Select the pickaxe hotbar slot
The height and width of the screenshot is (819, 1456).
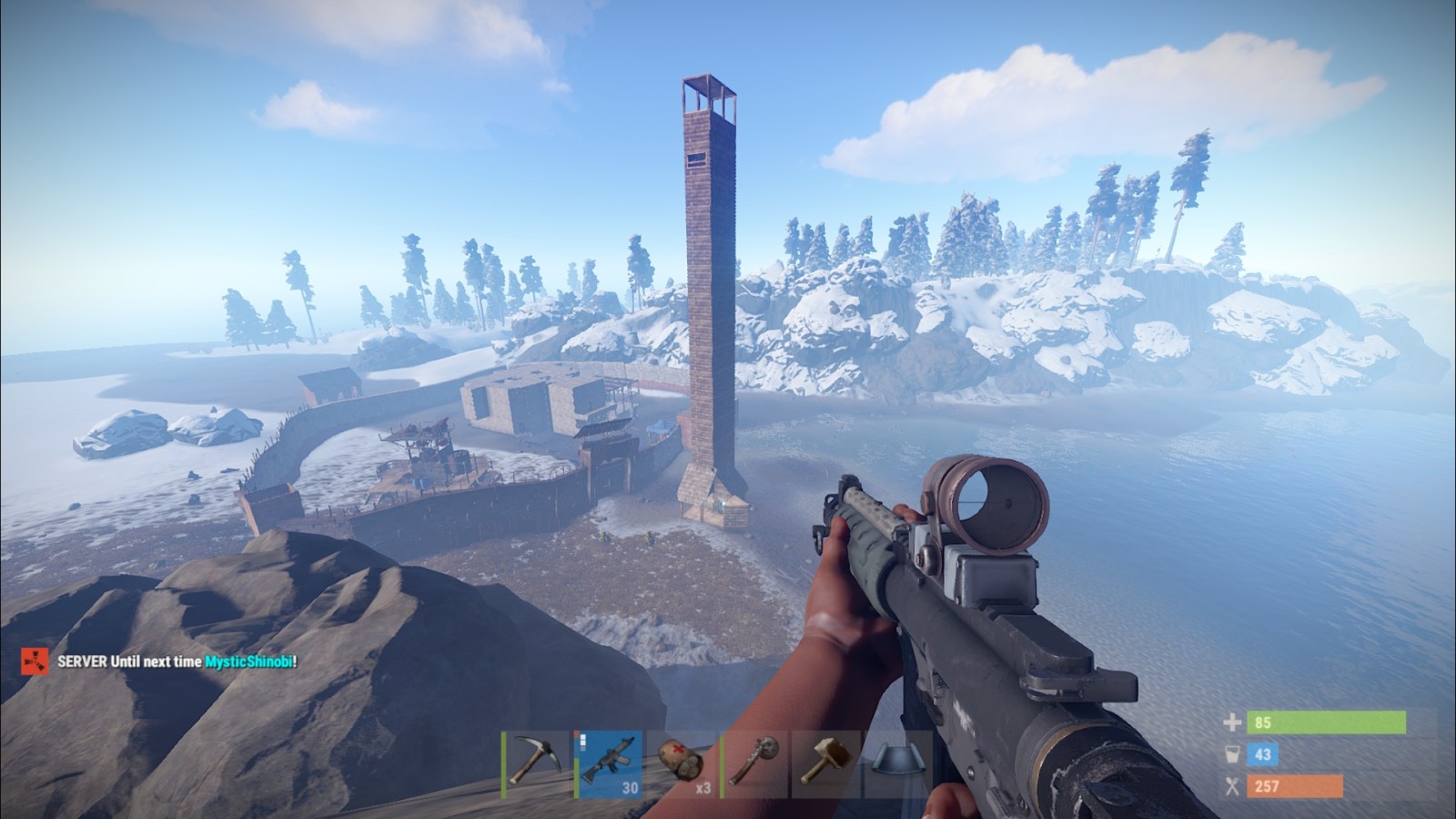535,763
